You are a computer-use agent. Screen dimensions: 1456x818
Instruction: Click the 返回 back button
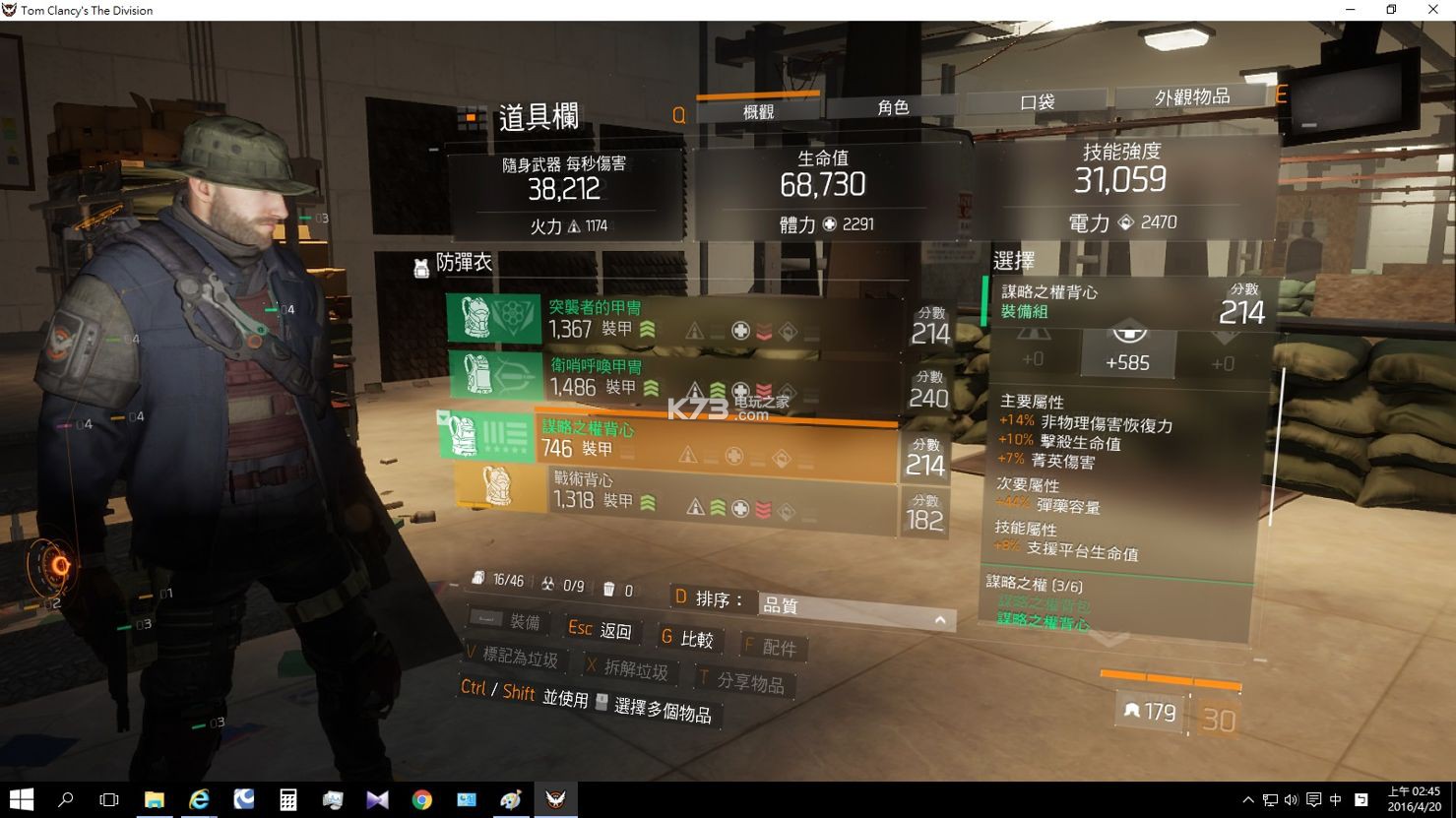coord(602,630)
